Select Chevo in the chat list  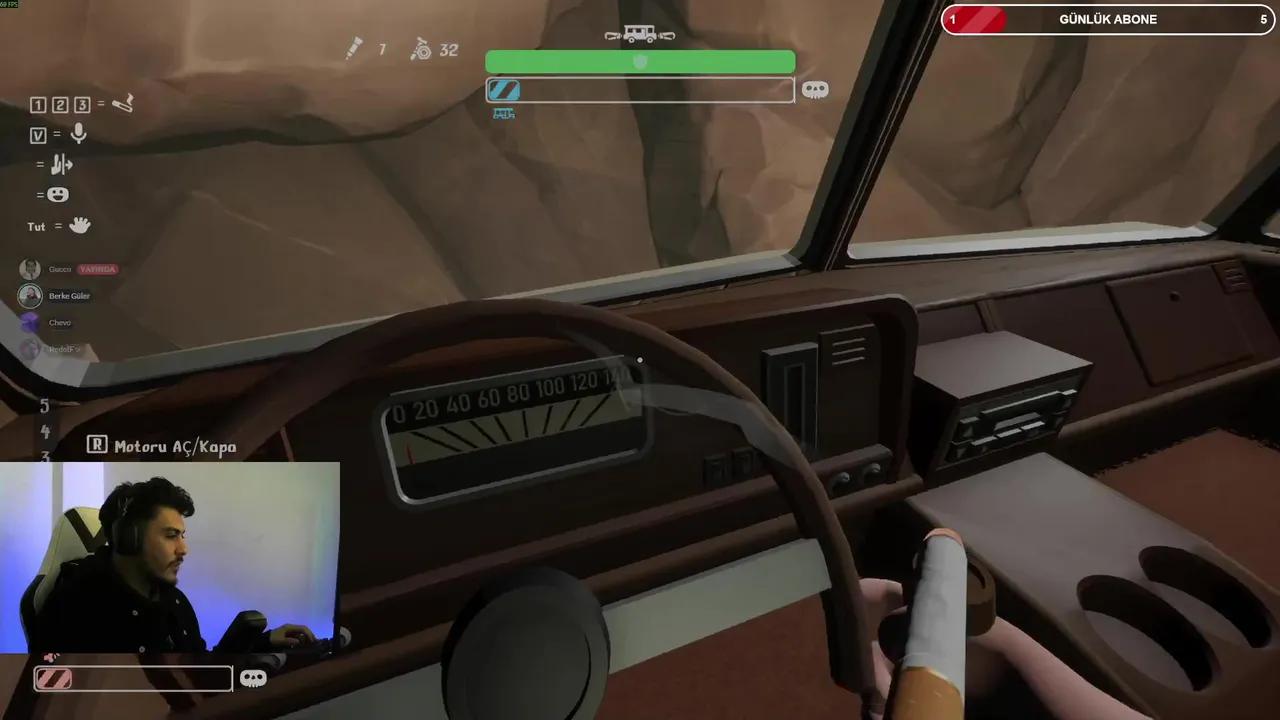(x=60, y=322)
